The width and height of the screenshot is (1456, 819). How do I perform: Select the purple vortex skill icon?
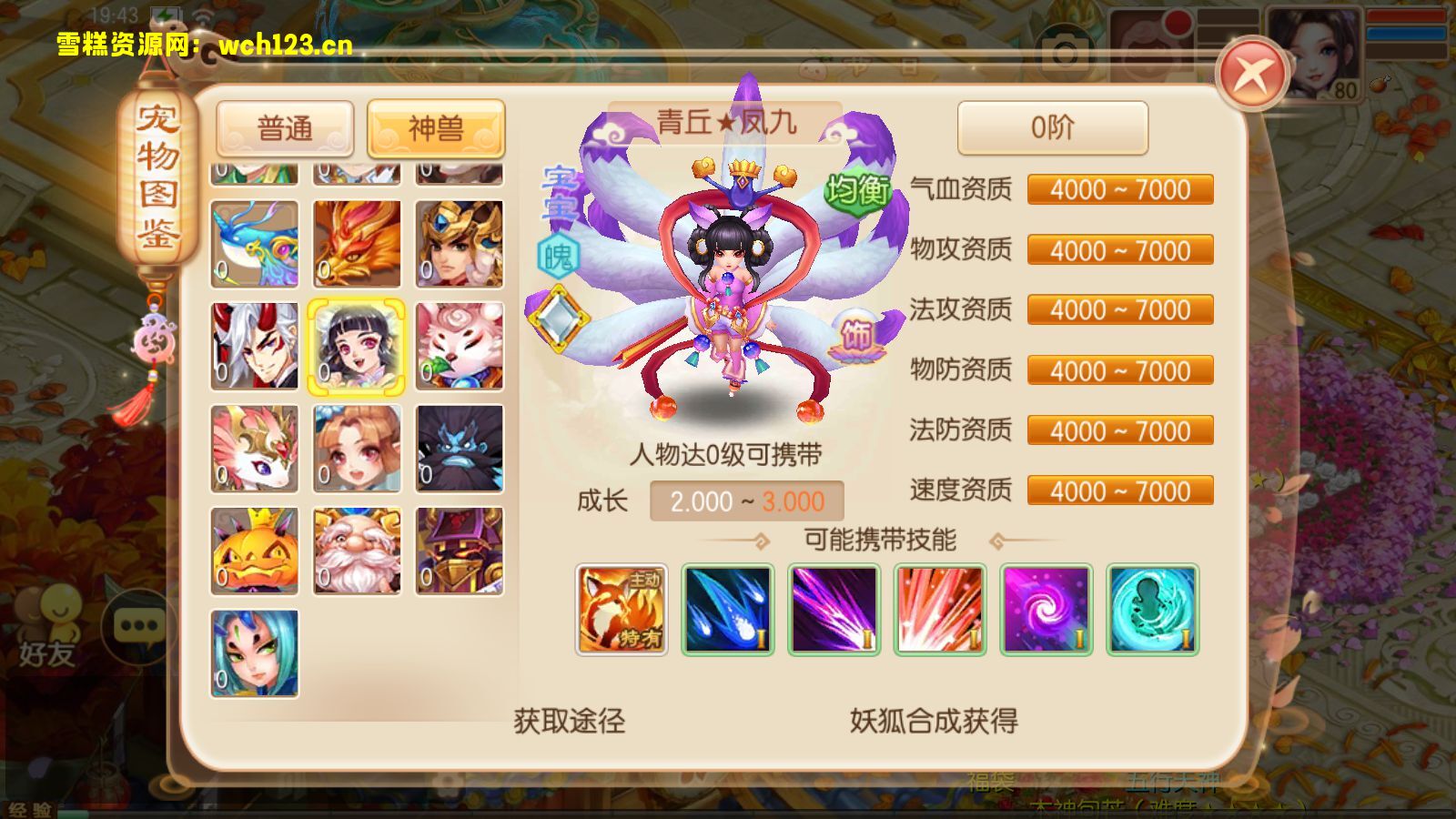coord(1046,610)
